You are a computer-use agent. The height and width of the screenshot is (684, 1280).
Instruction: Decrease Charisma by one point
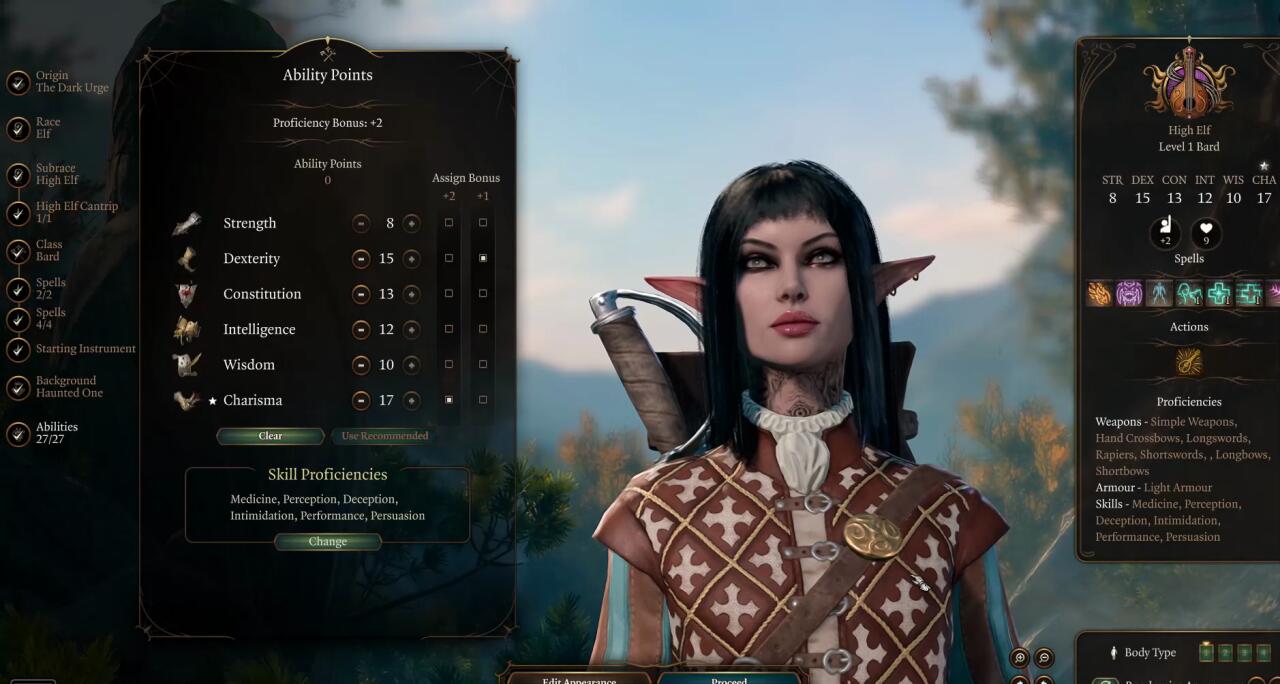tap(361, 401)
